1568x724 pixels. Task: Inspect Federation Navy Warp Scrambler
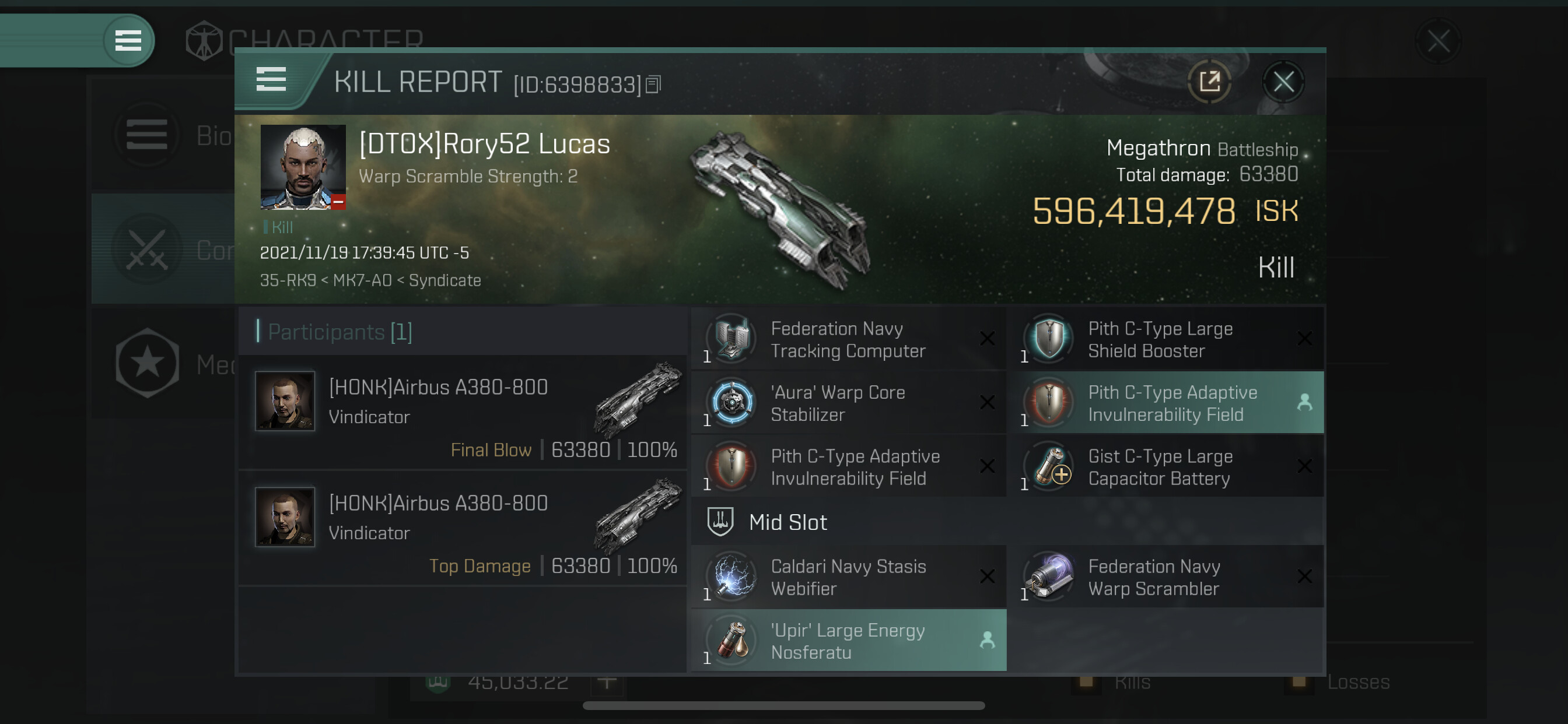[x=1164, y=577]
